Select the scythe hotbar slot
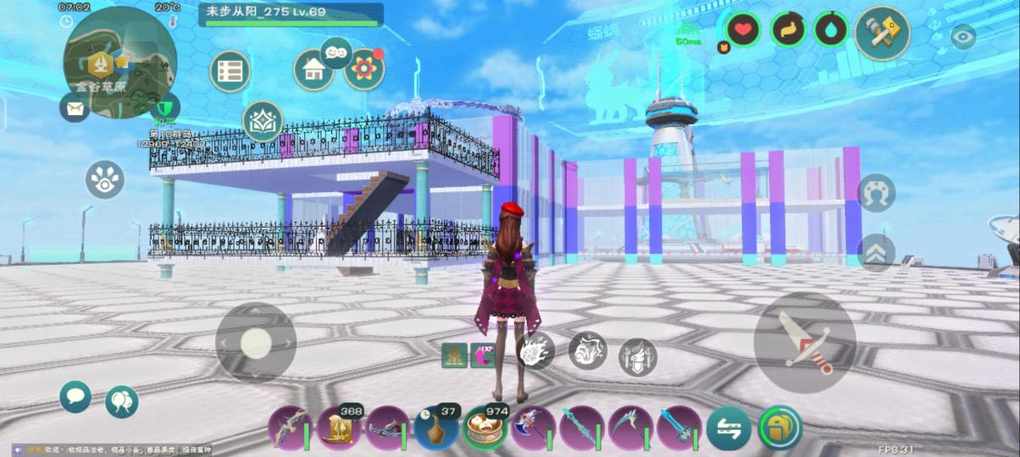1020x457 pixels. [631, 428]
